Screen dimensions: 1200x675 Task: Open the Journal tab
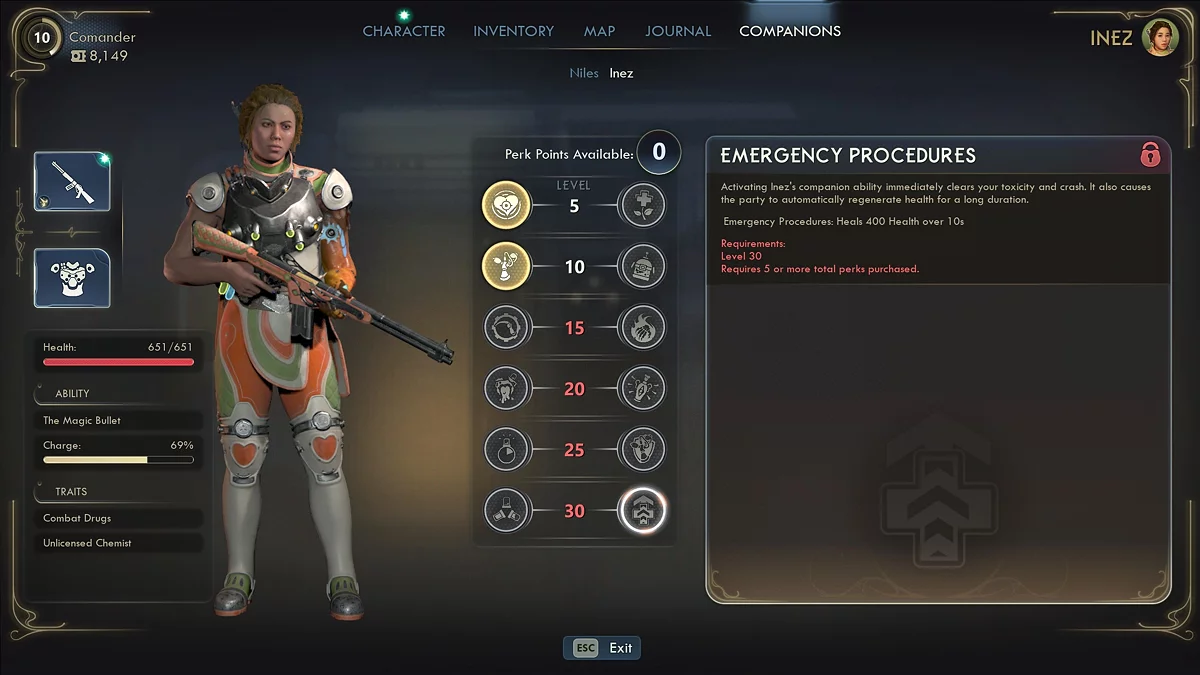tap(678, 31)
